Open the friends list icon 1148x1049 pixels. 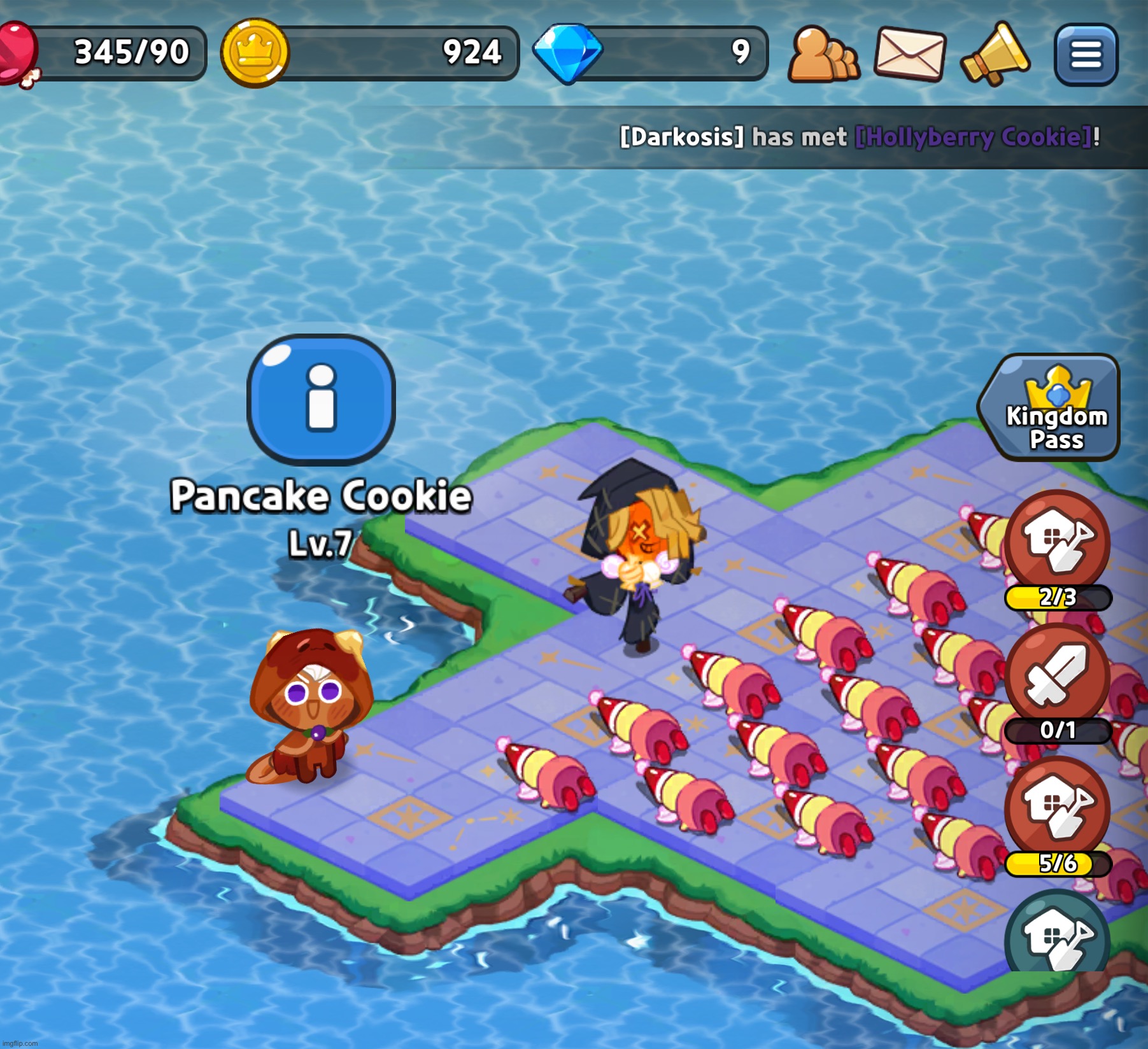[823, 55]
